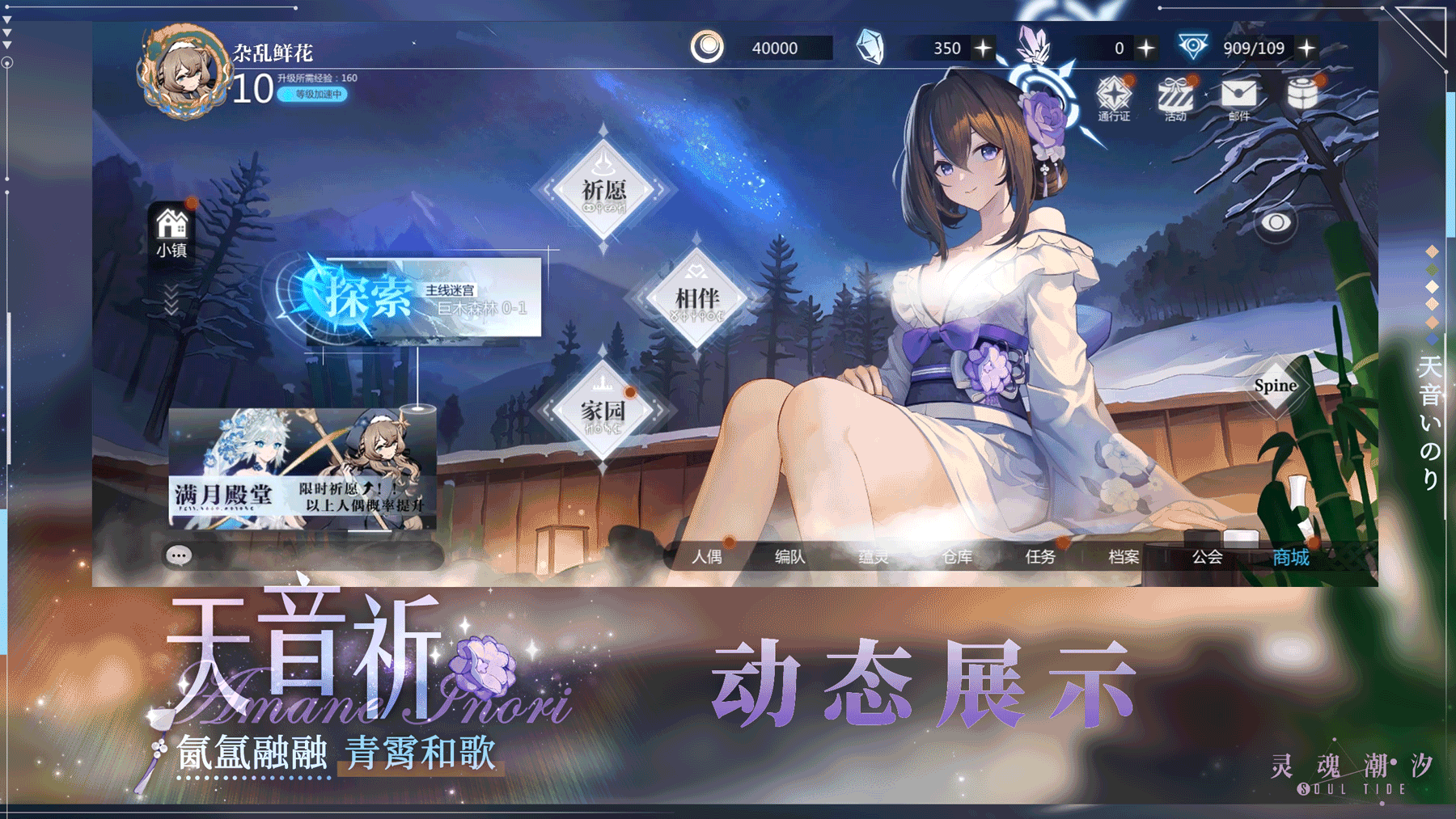Click the gold coin currency icon
This screenshot has width=1456, height=819.
[710, 47]
